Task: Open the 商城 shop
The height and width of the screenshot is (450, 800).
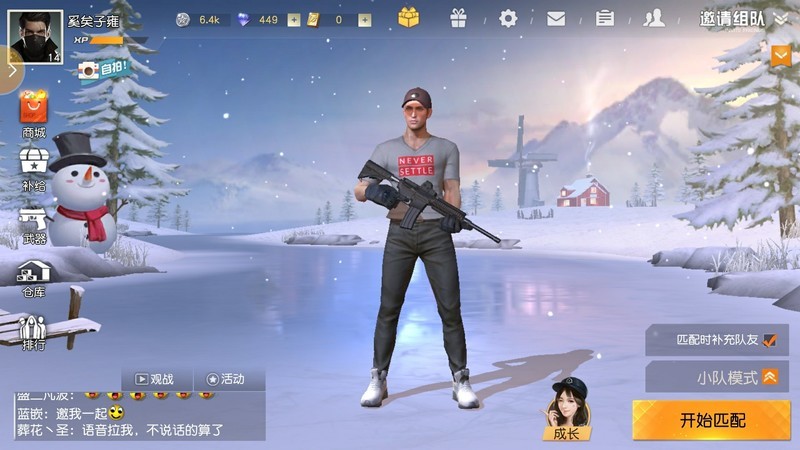Action: (34, 113)
